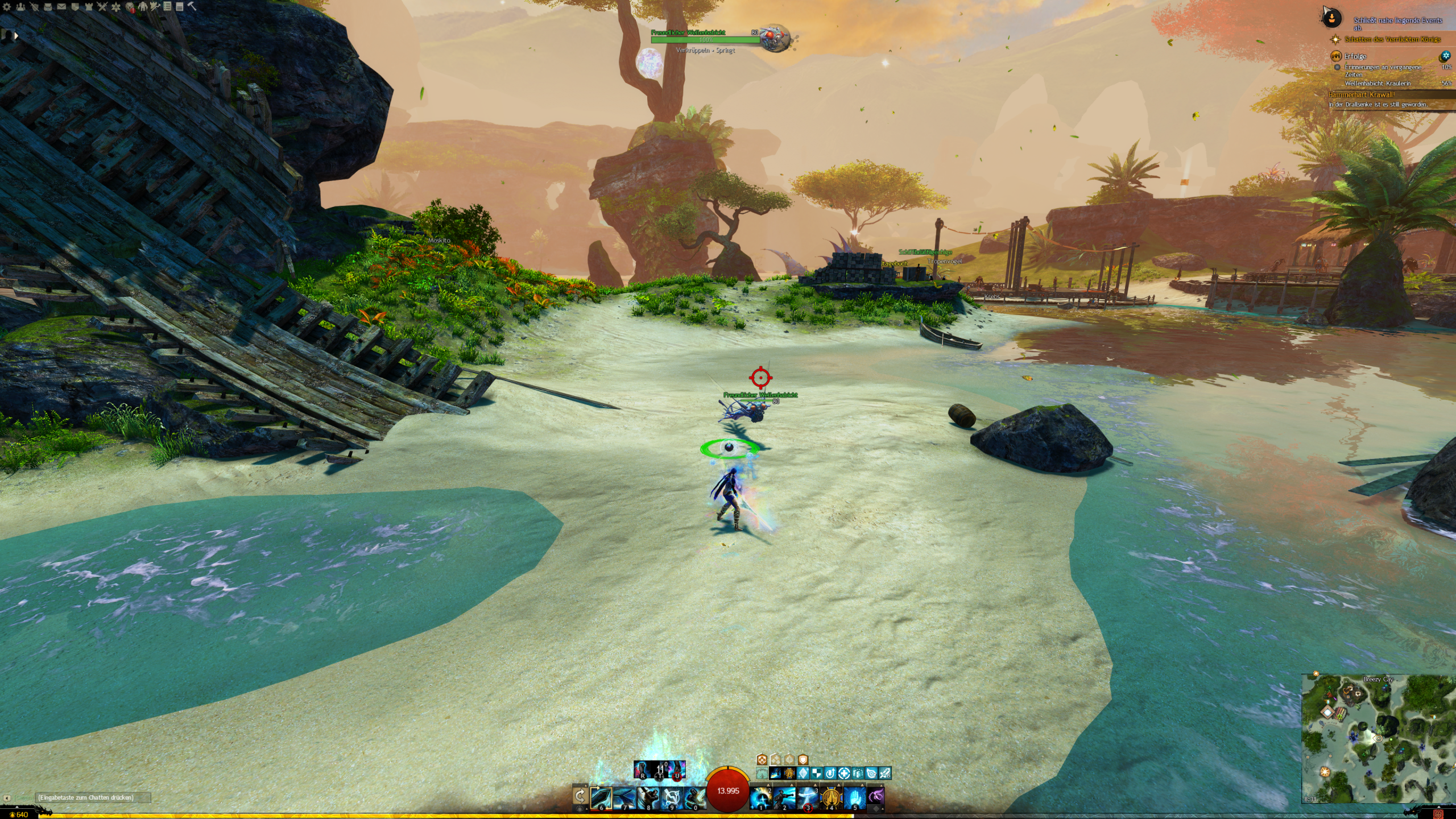Image resolution: width=1456 pixels, height=819 pixels.
Task: Activate the healing skill on slot 1
Action: 761,798
